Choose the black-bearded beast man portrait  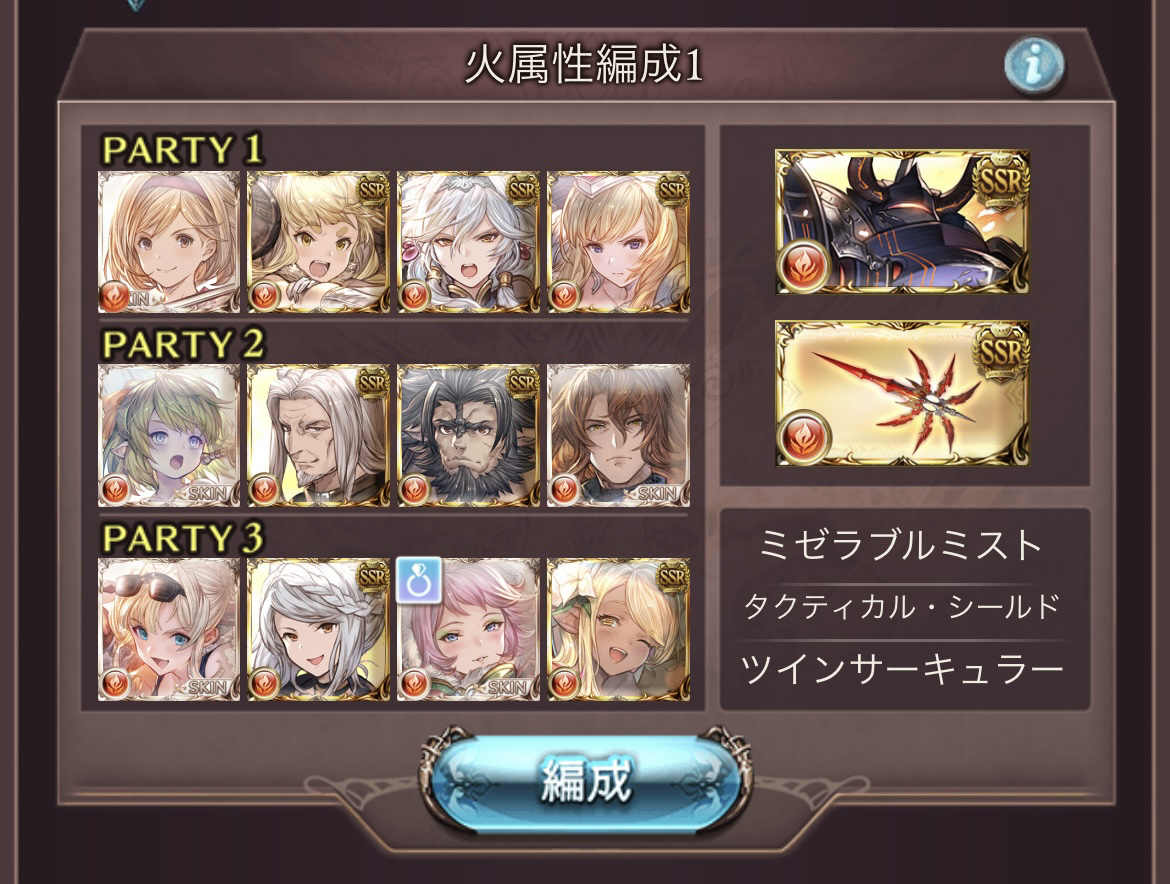pos(468,435)
